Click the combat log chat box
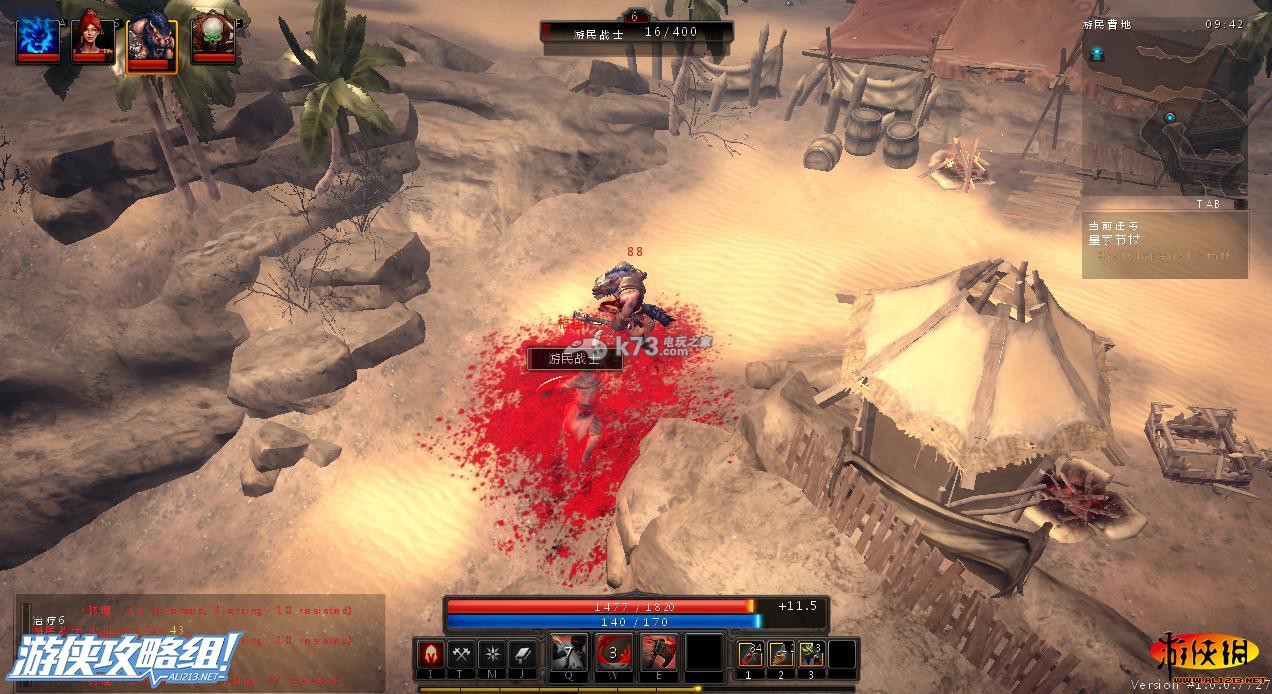Screen dimensions: 1272x694 (x=200, y=640)
